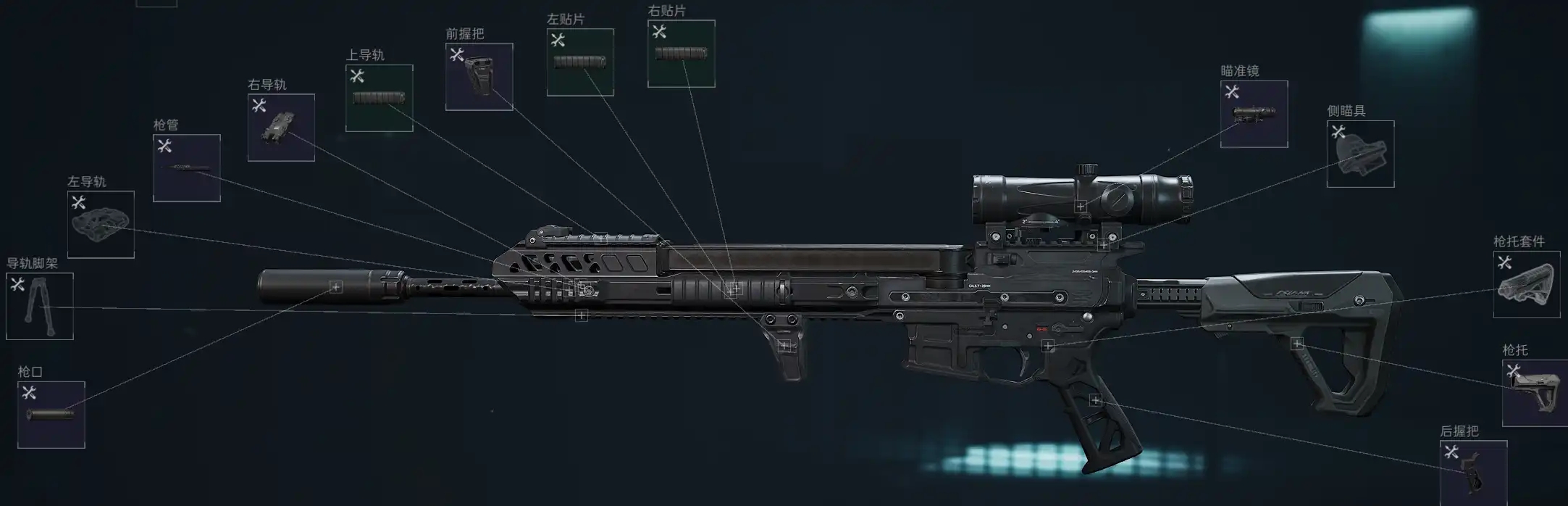Select the 前握把 foregrip slot
The height and width of the screenshot is (506, 1568).
click(x=479, y=77)
